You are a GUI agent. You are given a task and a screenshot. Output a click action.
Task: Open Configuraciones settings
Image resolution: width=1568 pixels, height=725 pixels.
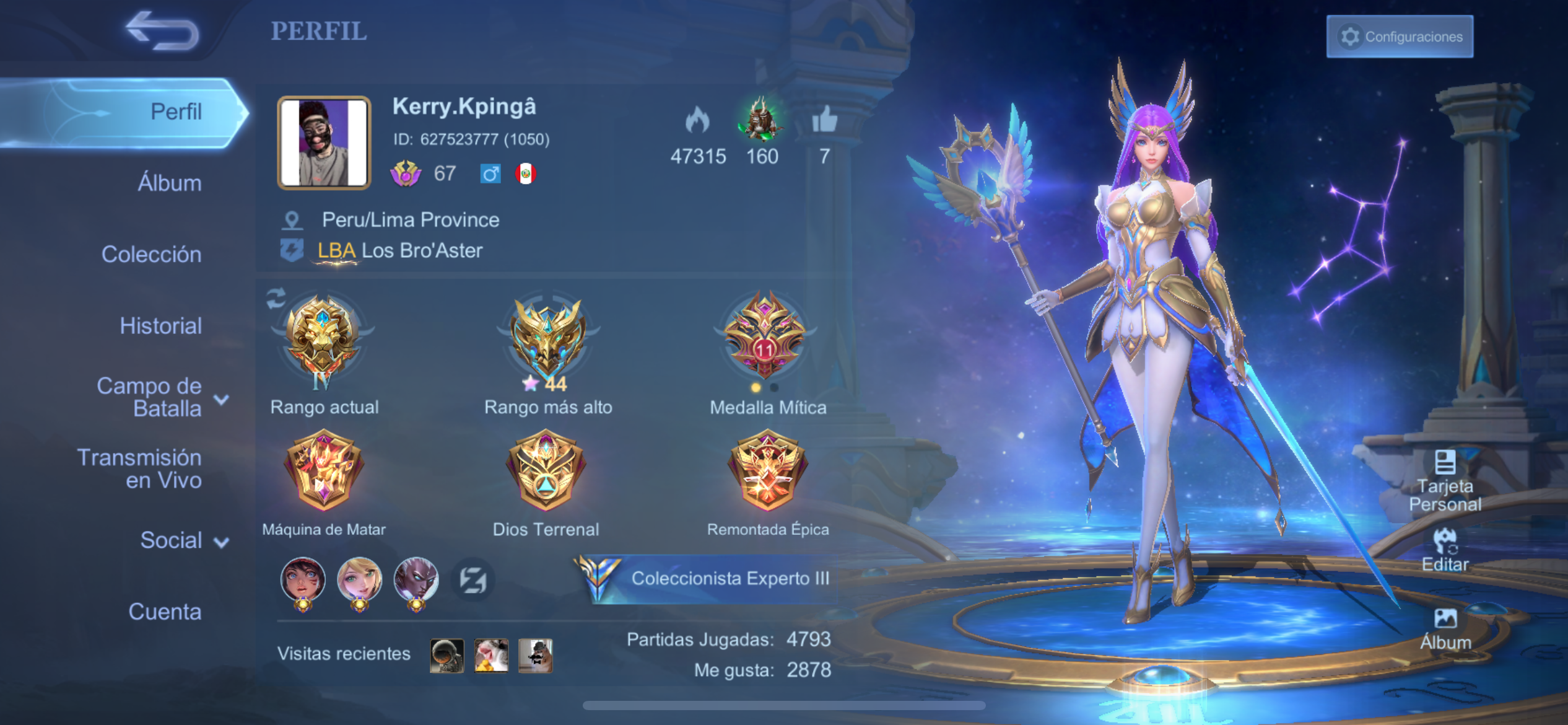coord(1400,37)
